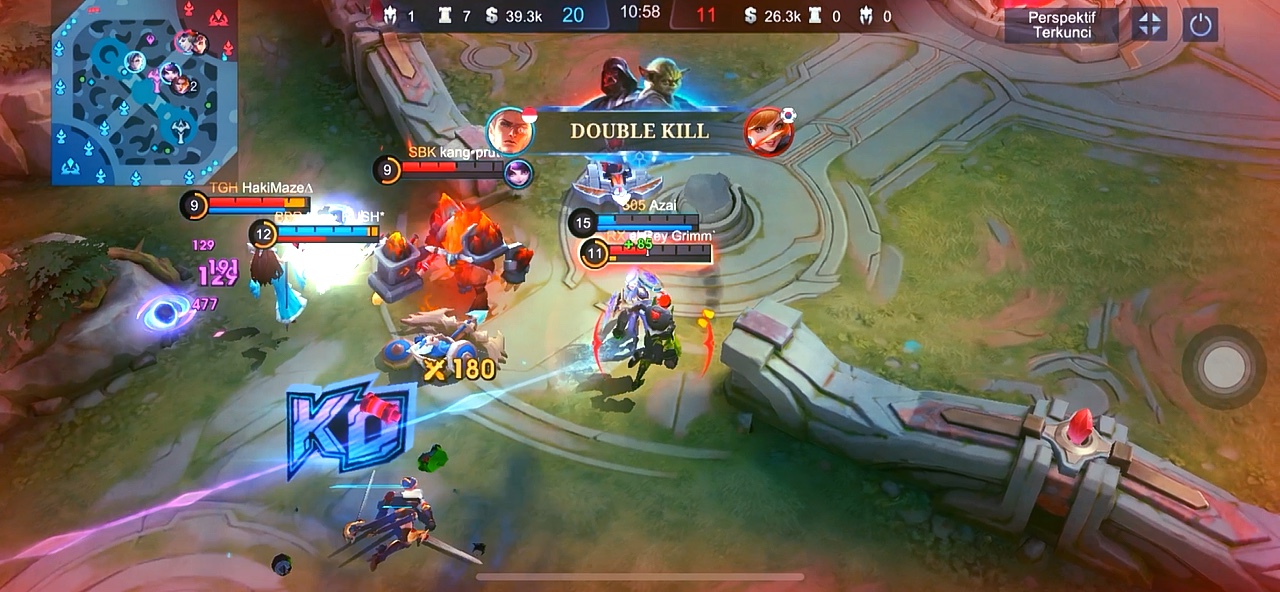Click the battlefield minimap
1280x592 pixels.
pyautogui.click(x=145, y=92)
